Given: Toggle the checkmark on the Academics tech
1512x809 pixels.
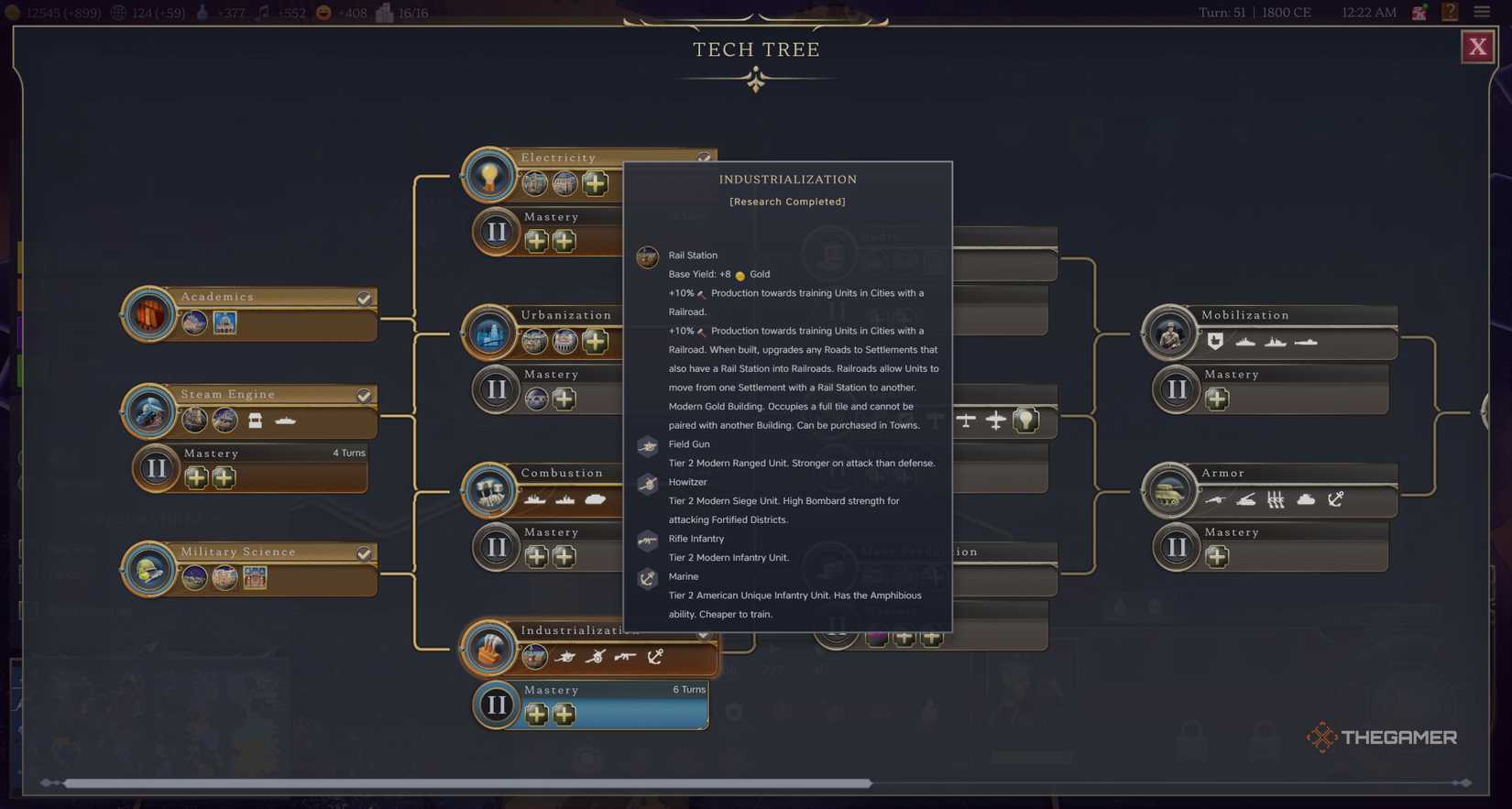Looking at the screenshot, I should coord(364,297).
